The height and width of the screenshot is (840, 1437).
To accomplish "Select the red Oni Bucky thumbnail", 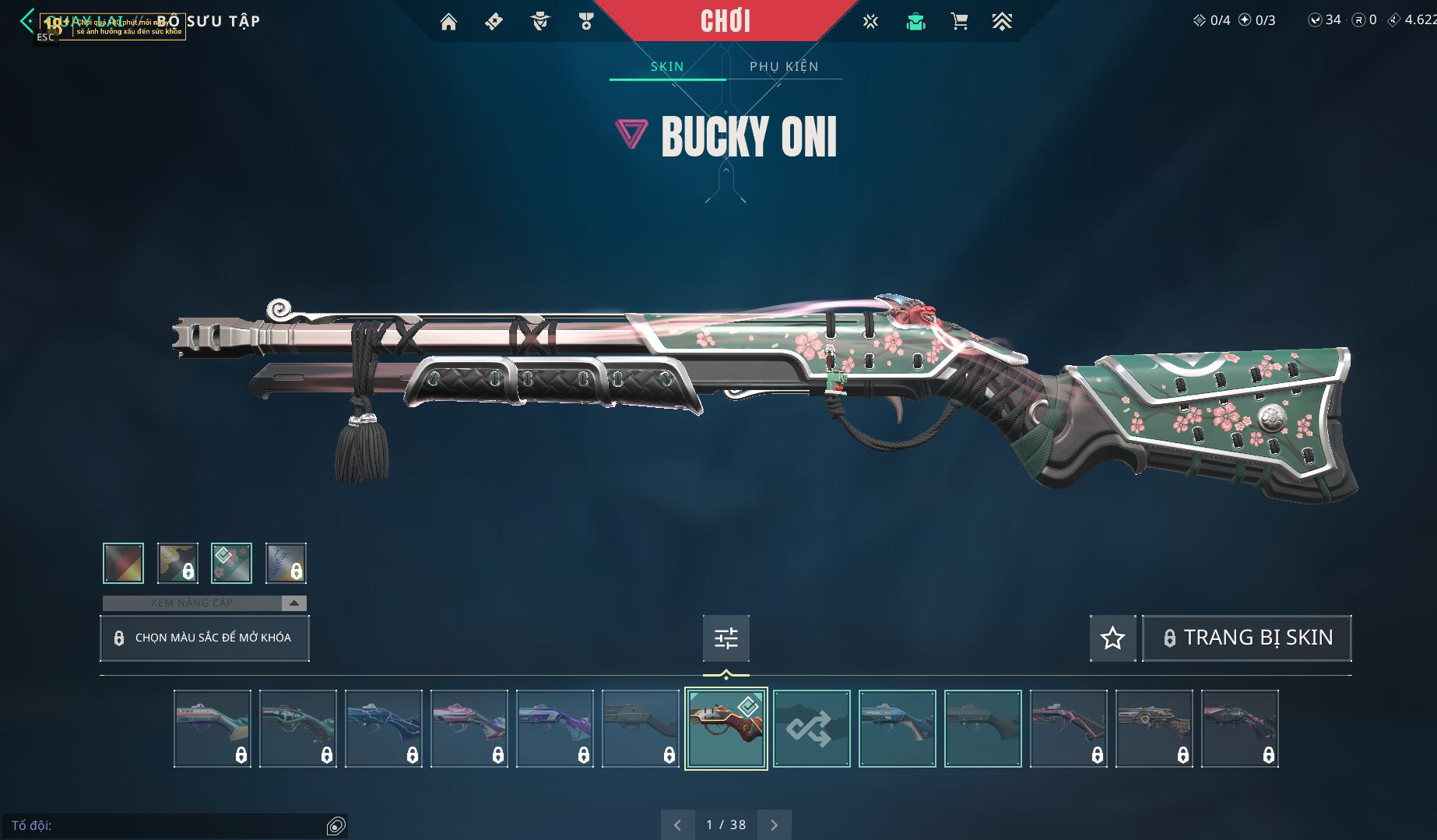I will tap(726, 729).
